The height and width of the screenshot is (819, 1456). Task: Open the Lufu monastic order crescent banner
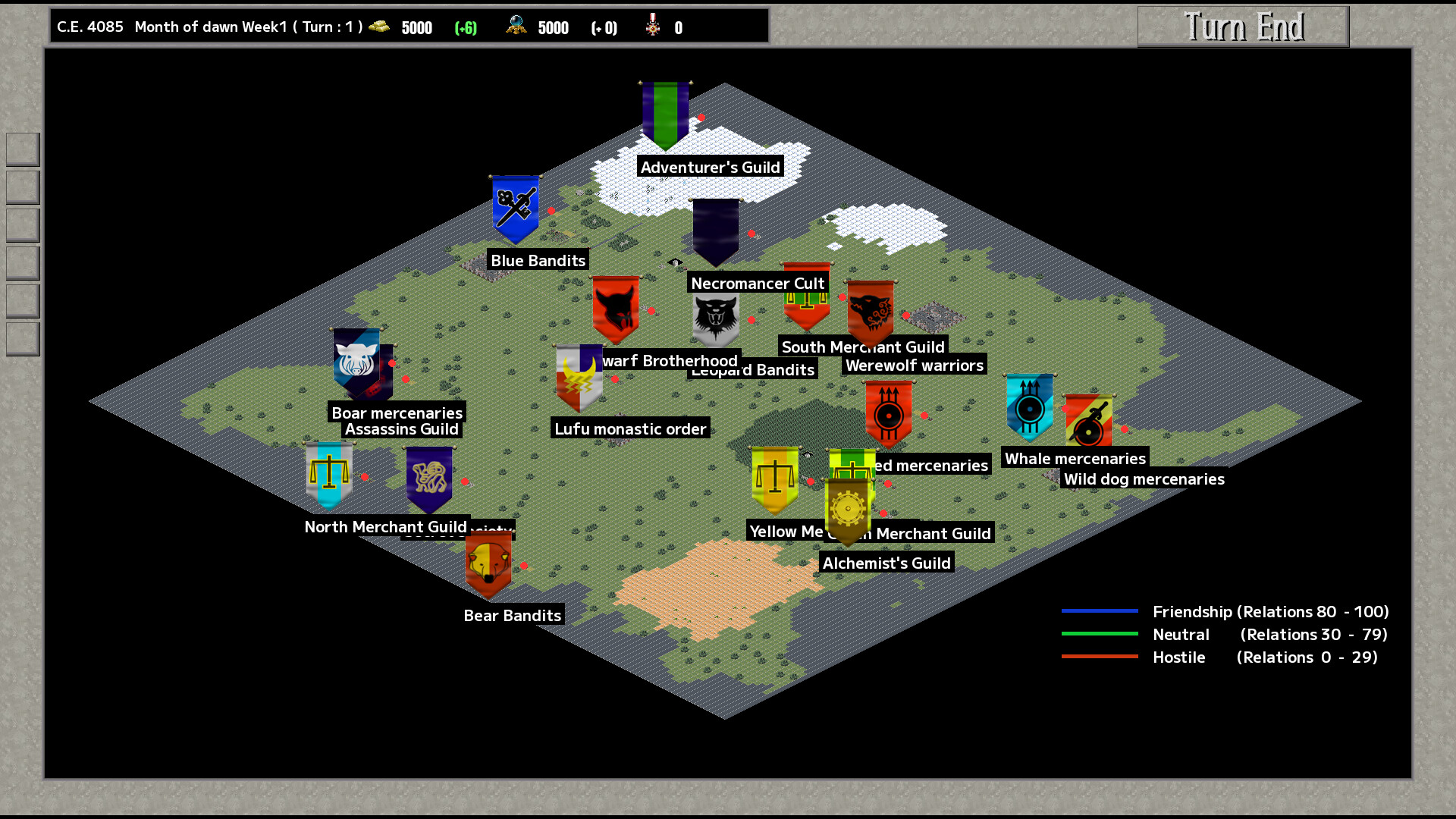pyautogui.click(x=578, y=378)
